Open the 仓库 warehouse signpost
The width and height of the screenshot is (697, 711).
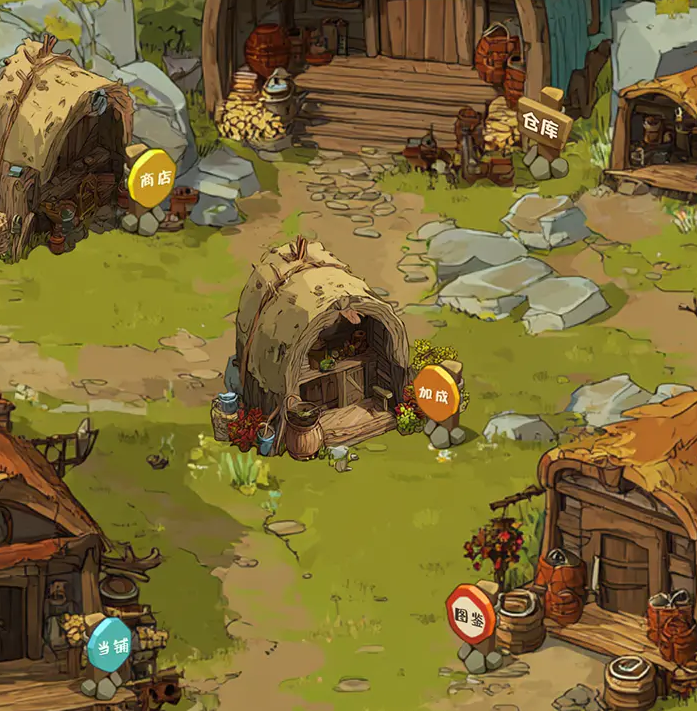tap(545, 123)
